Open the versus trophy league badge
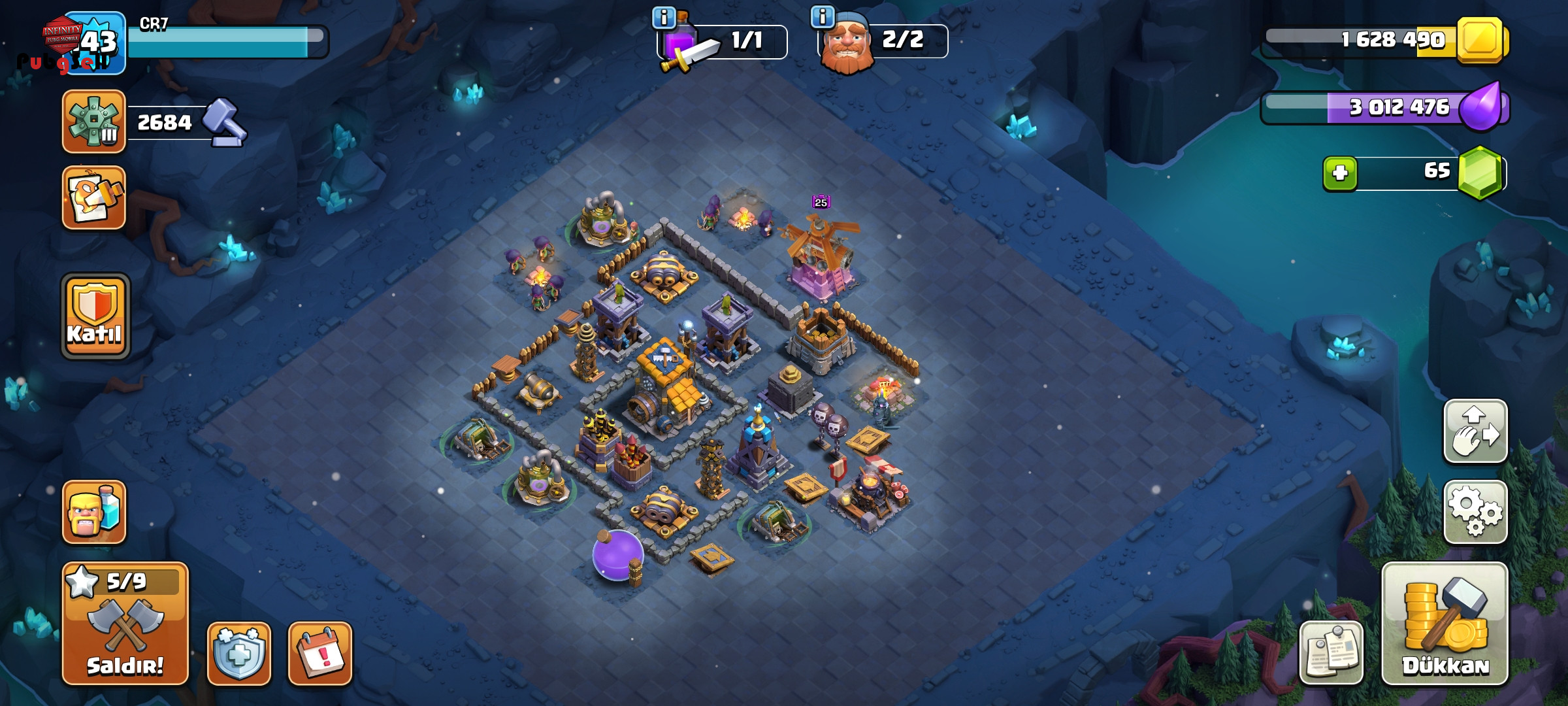This screenshot has width=1568, height=706. click(x=94, y=122)
